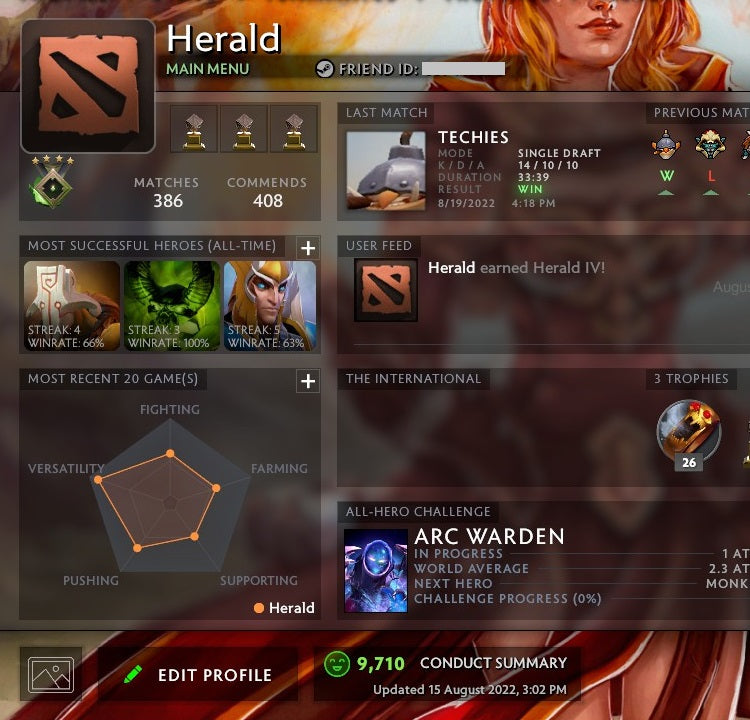Screen dimensions: 750x720
Task: Choose the hero tile with 100% winrate
Action: [x=172, y=306]
